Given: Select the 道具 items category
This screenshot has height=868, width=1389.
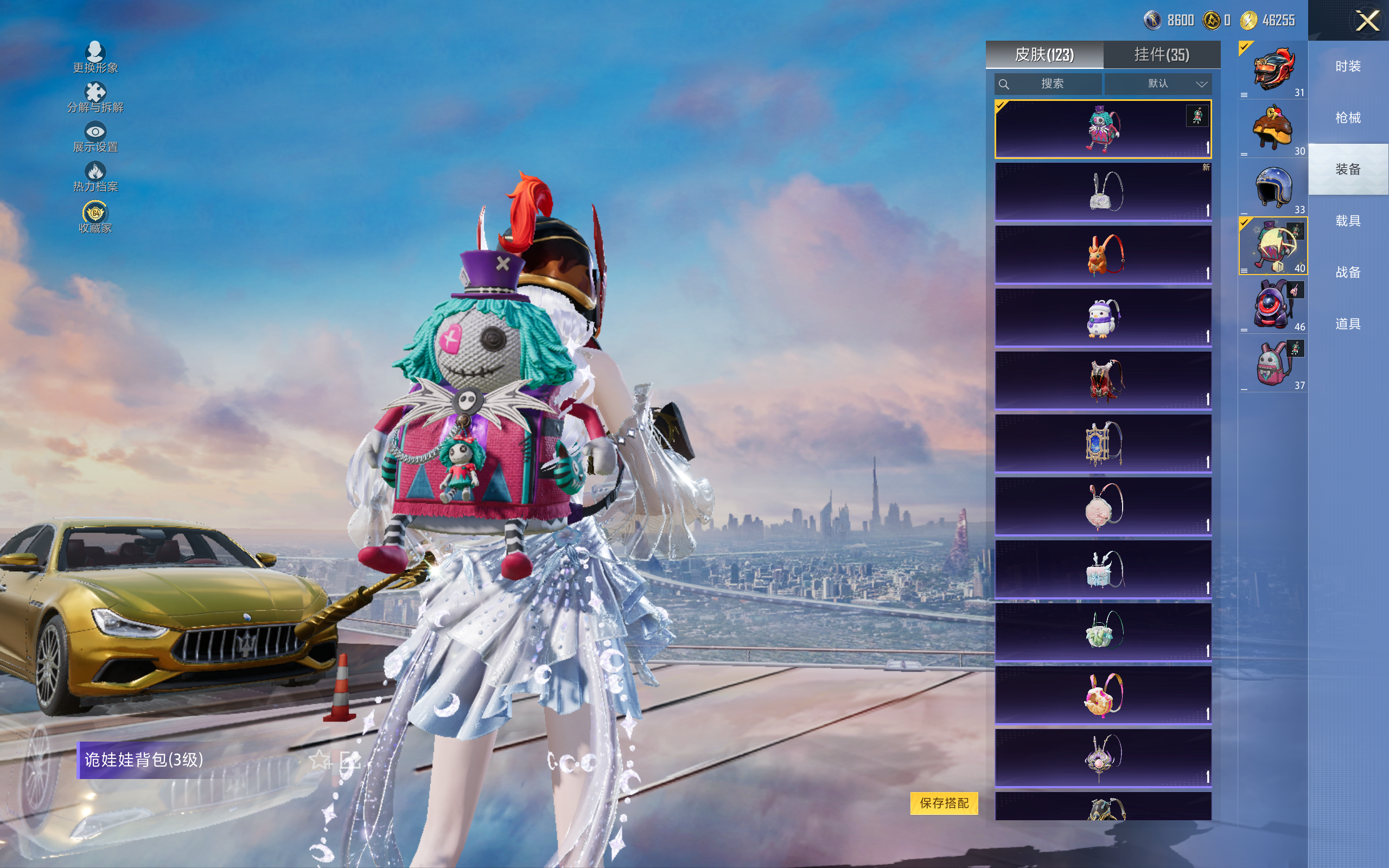Looking at the screenshot, I should point(1348,324).
